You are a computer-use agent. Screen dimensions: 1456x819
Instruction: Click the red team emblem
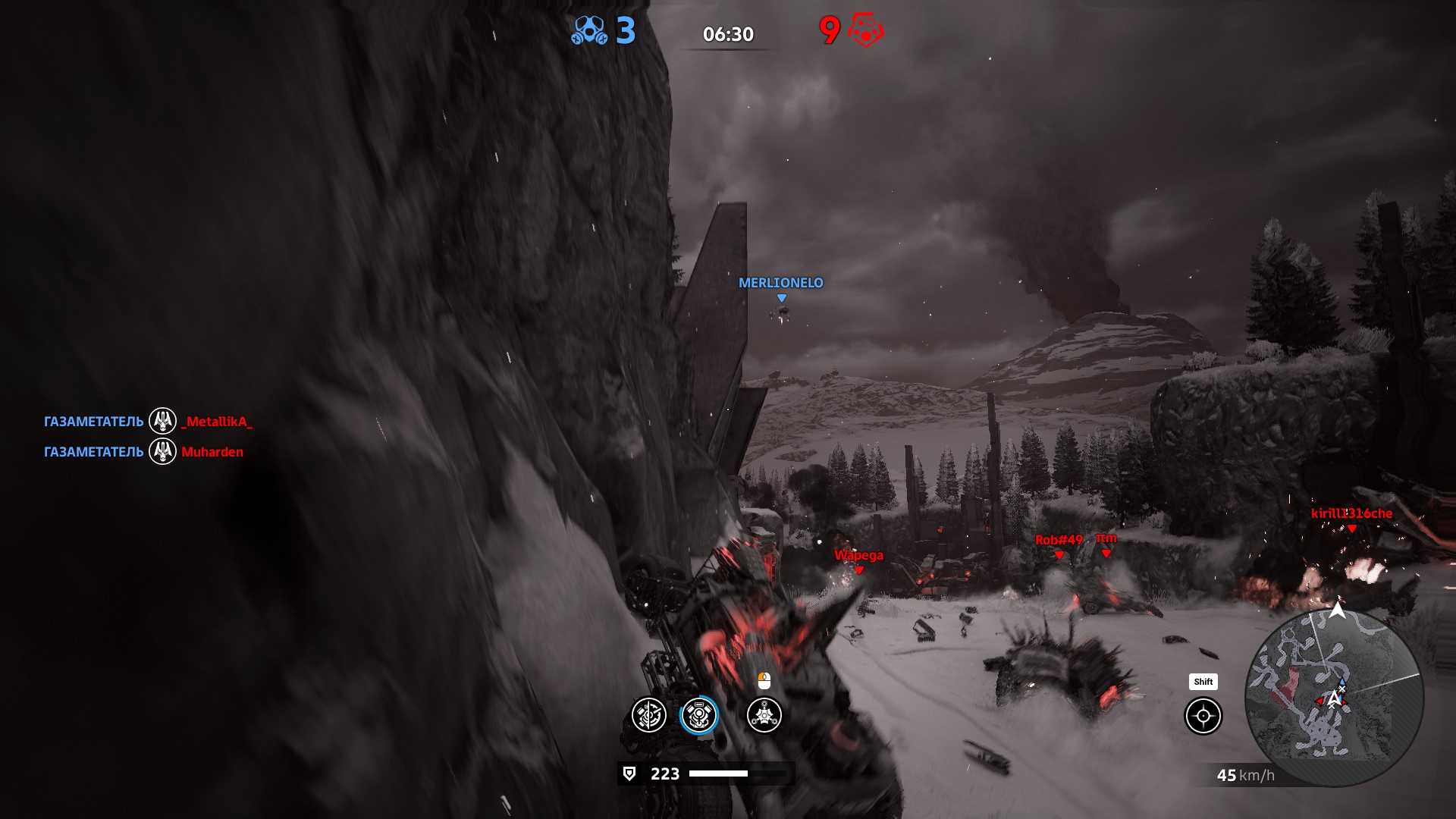865,31
